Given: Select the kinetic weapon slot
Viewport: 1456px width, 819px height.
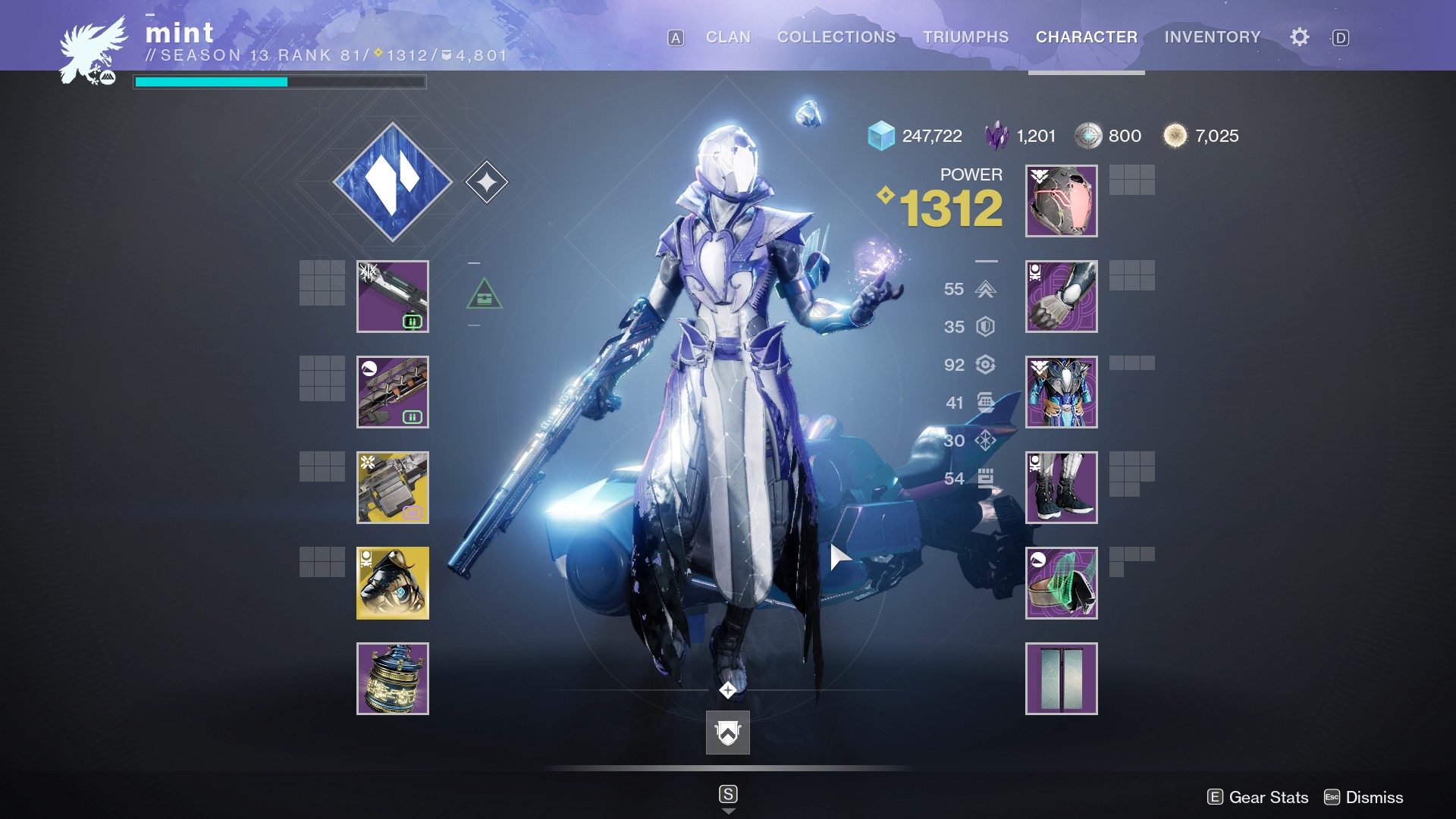Looking at the screenshot, I should click(x=393, y=297).
